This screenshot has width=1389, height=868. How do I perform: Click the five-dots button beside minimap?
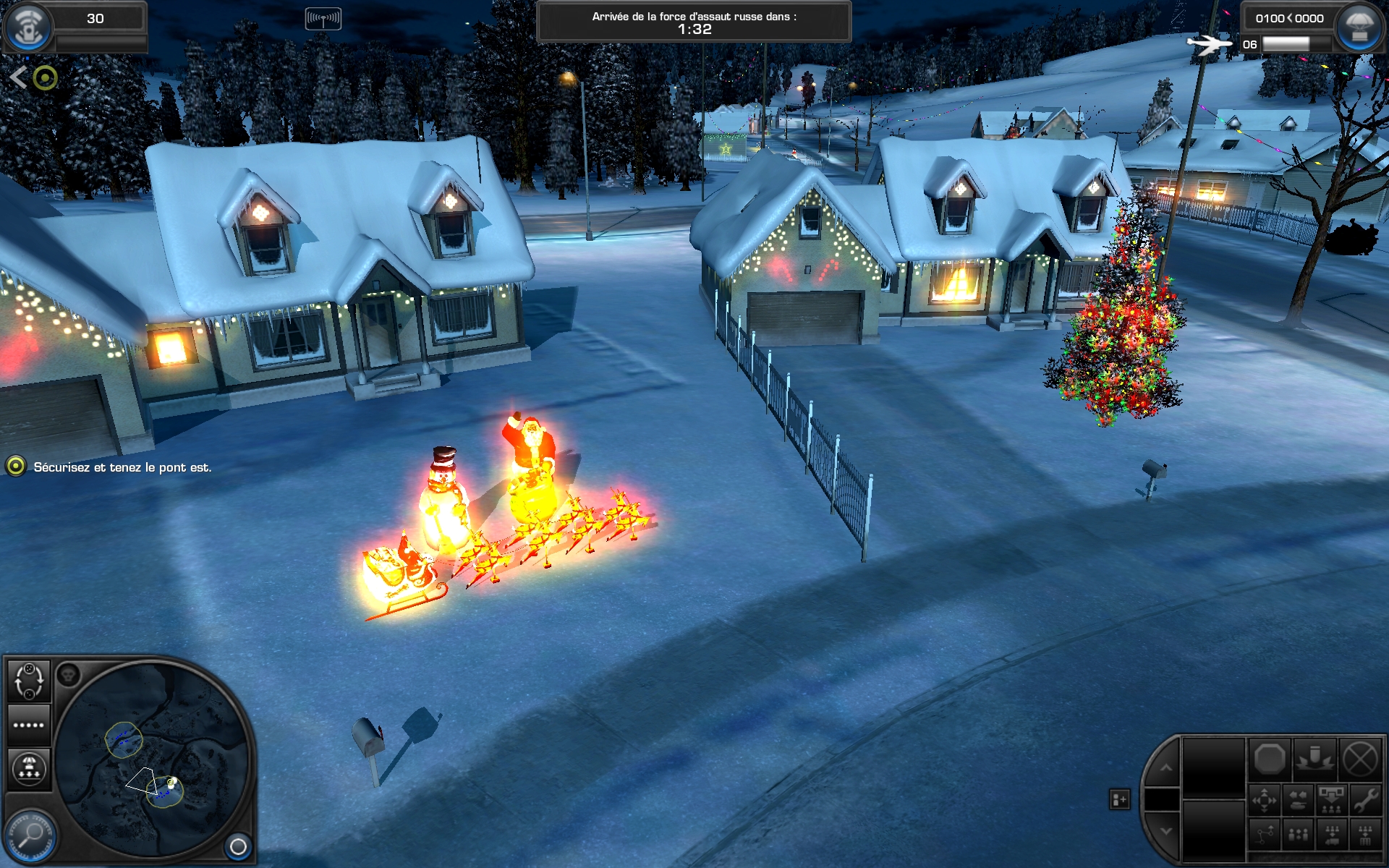(29, 725)
